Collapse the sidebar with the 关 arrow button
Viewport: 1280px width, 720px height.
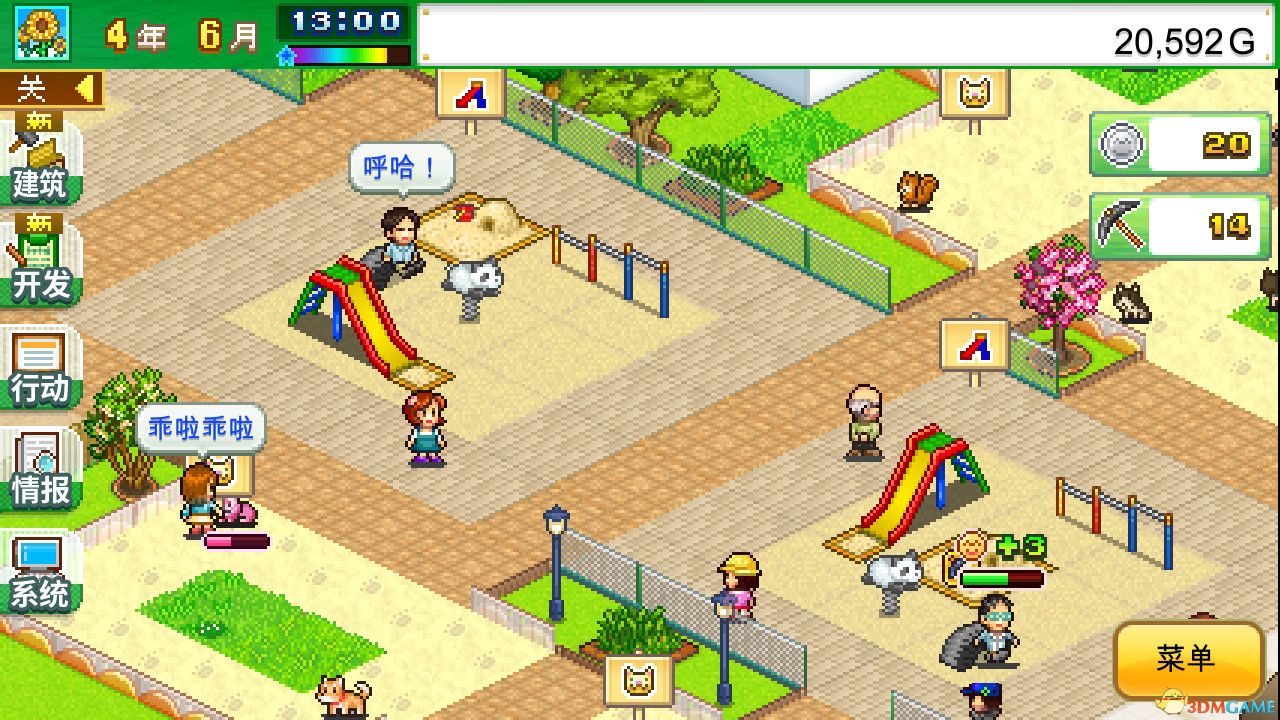[50, 88]
